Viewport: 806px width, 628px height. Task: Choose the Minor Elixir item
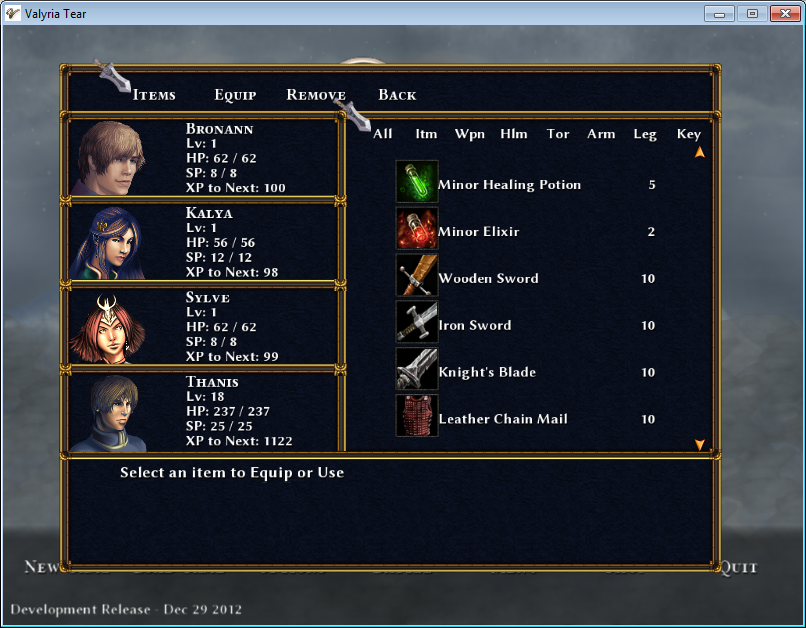click(x=478, y=232)
